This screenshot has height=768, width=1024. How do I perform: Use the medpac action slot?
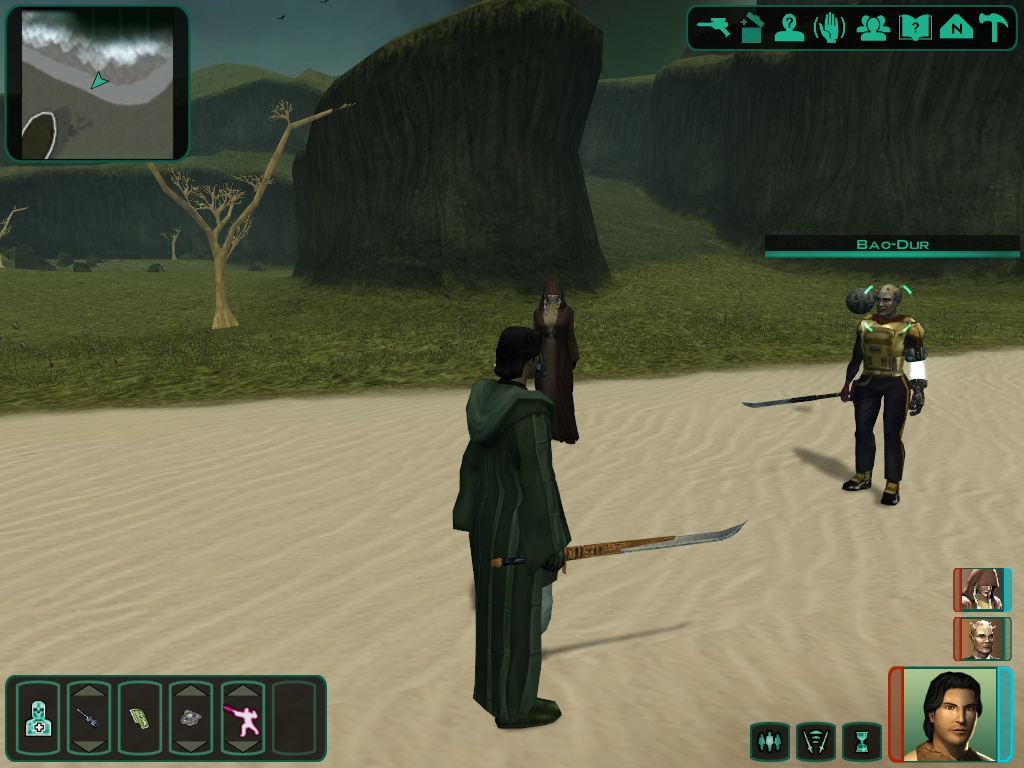39,718
